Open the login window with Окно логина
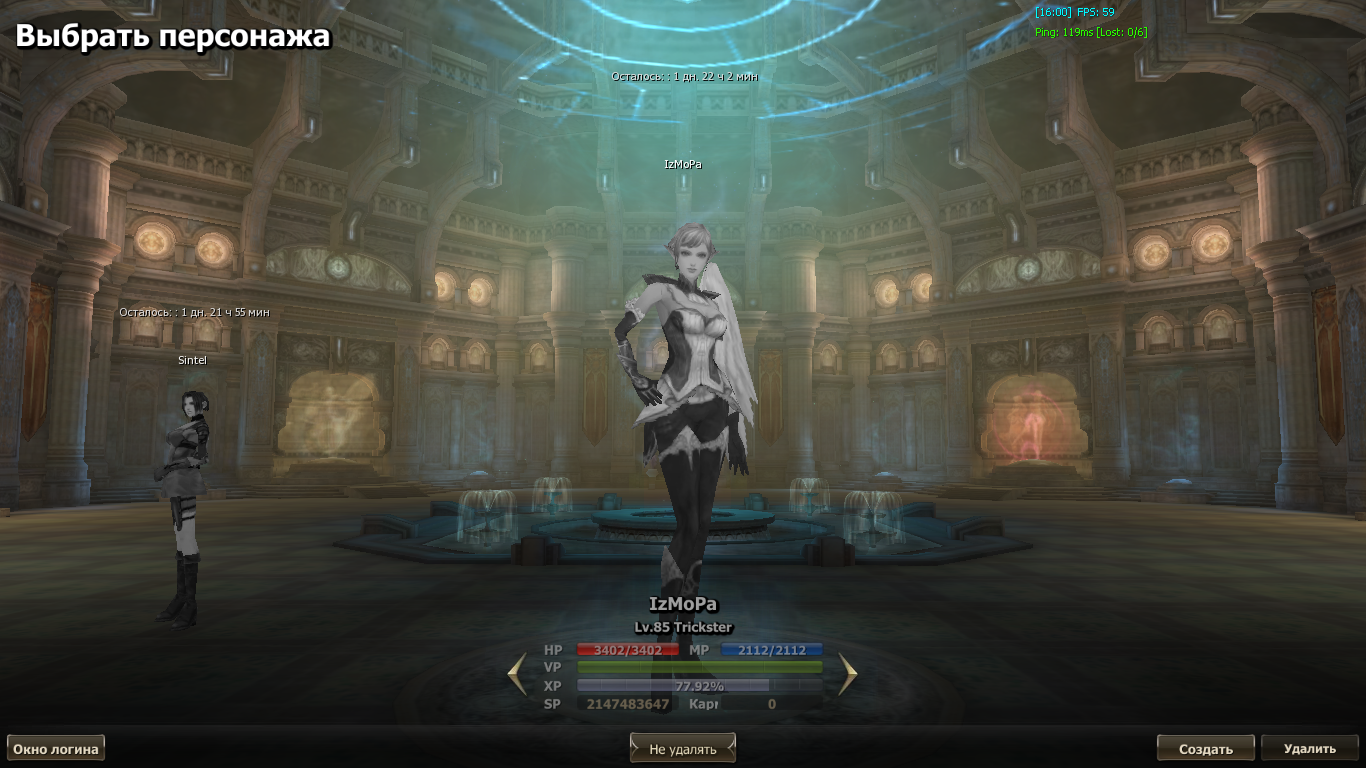The height and width of the screenshot is (768, 1366). pos(56,748)
